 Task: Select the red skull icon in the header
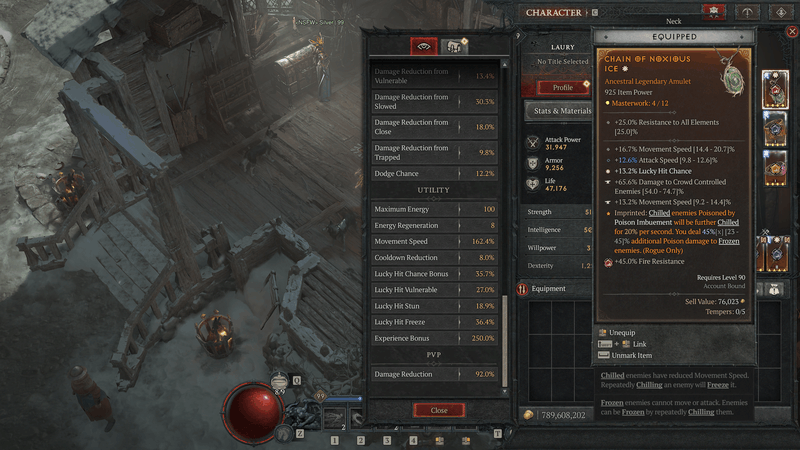click(713, 13)
